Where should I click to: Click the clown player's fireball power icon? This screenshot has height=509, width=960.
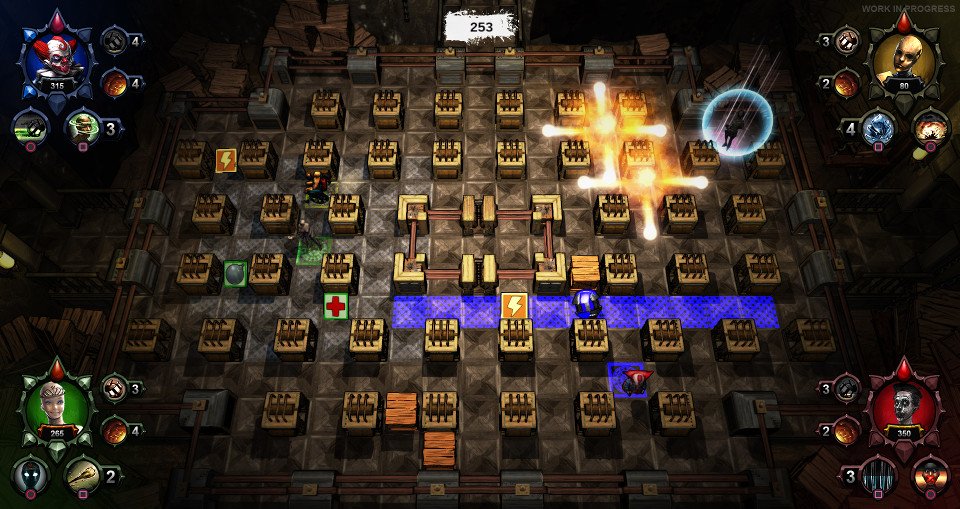[116, 80]
